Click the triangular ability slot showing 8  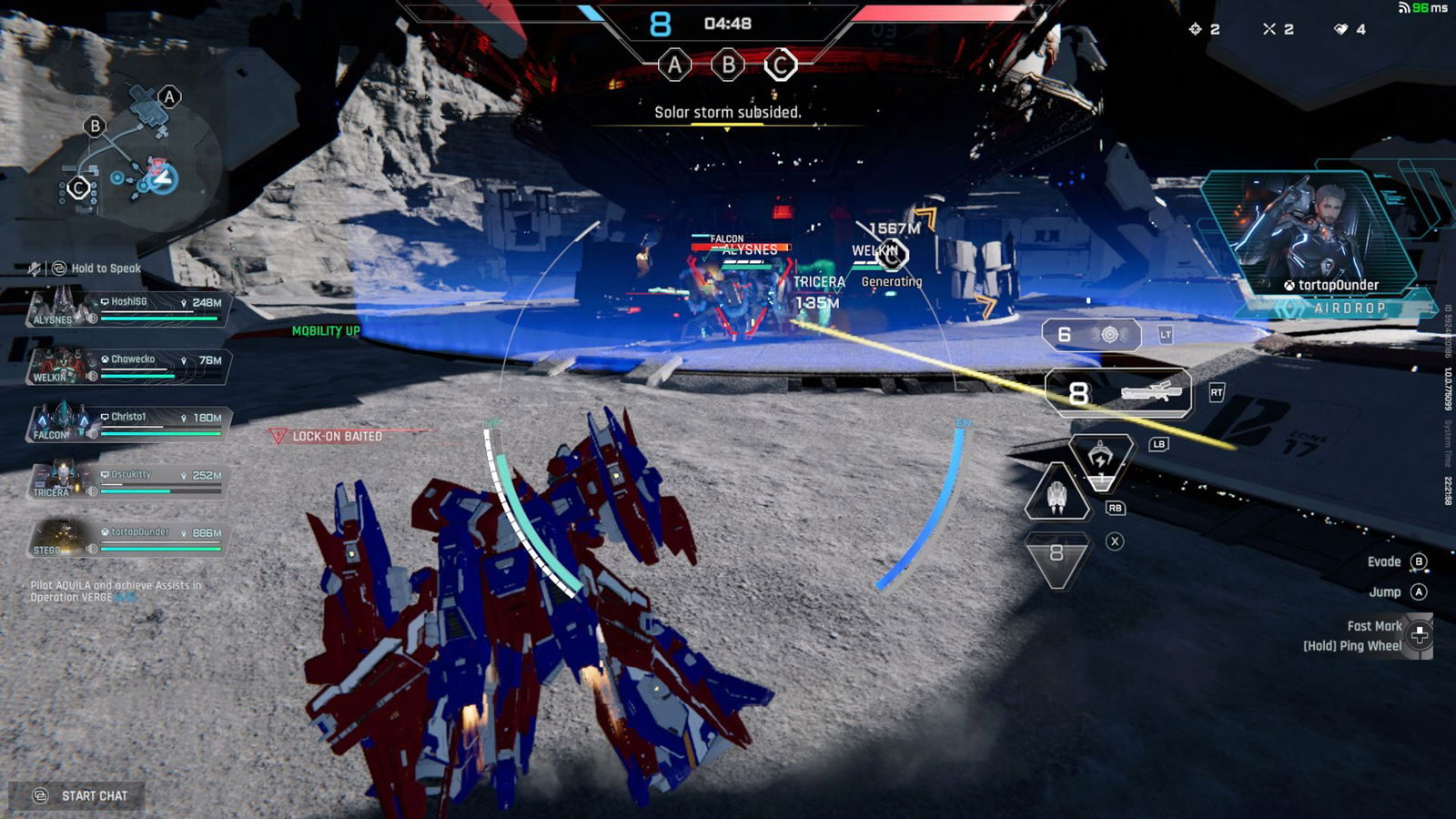click(1057, 555)
